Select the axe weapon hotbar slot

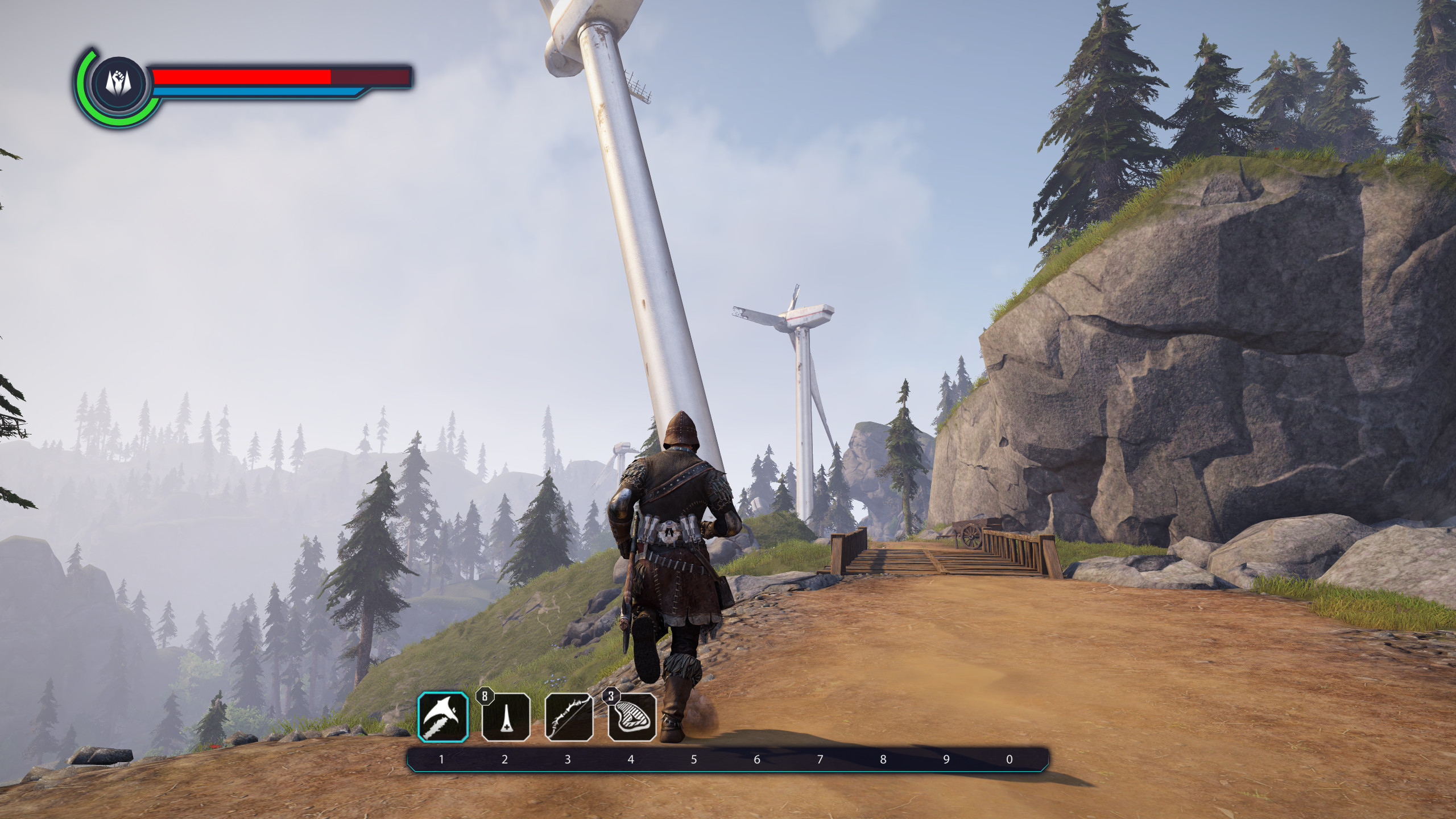444,717
